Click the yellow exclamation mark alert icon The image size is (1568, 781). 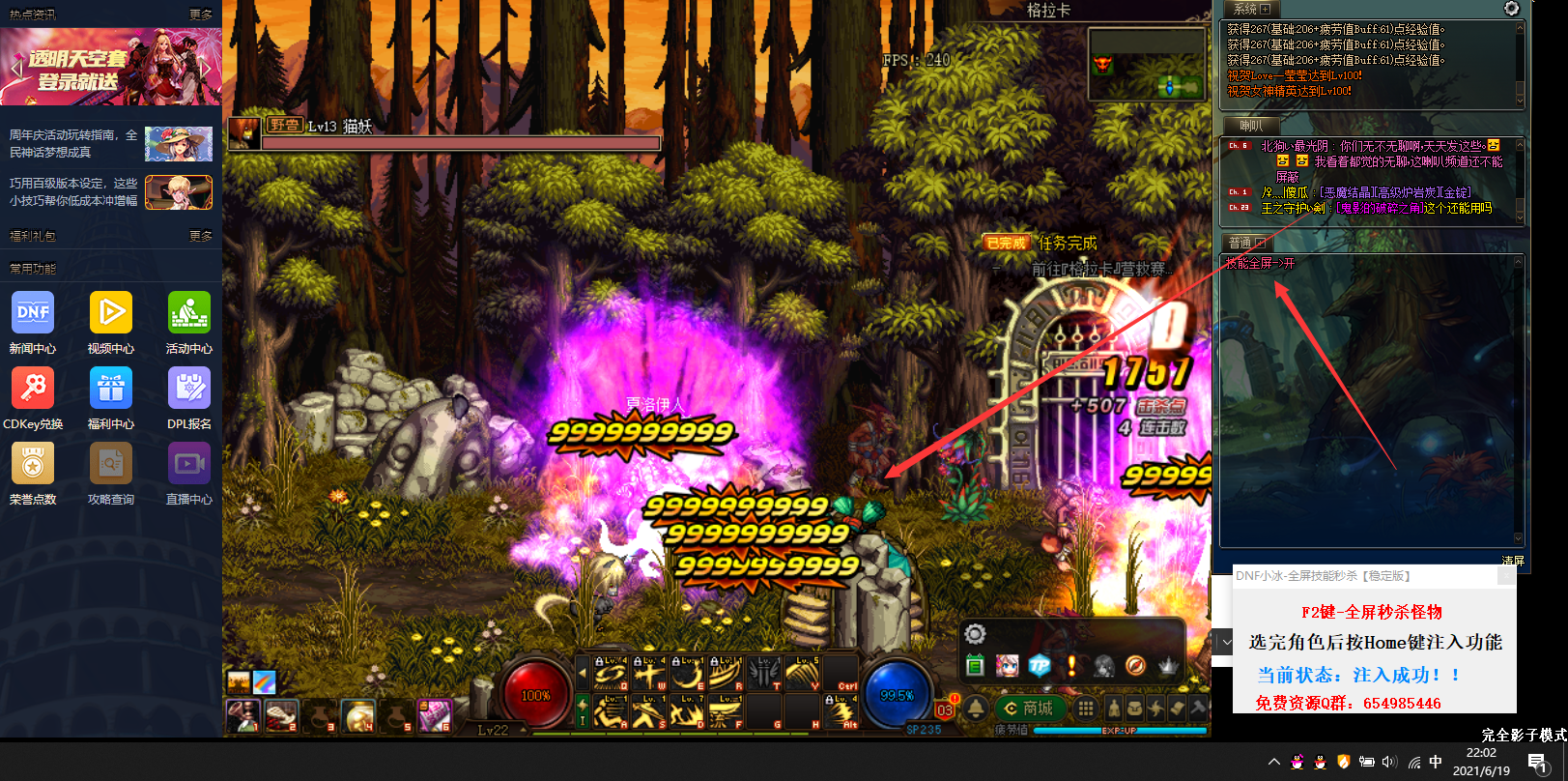1071,665
